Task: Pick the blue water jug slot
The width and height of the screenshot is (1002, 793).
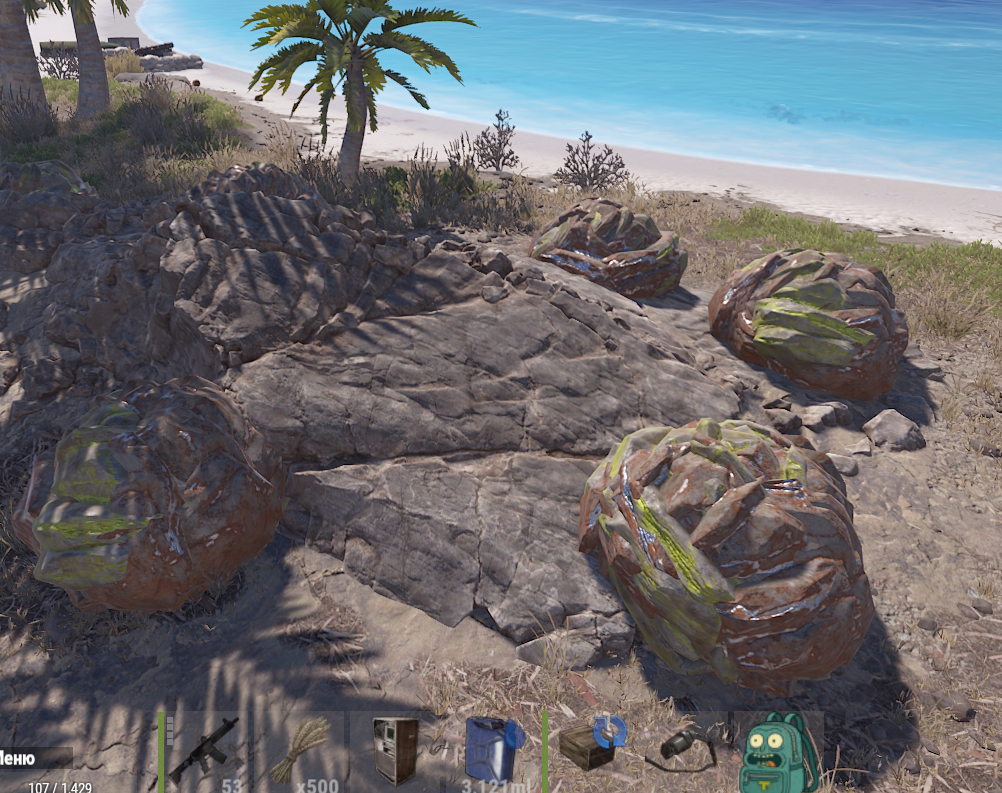Action: point(492,751)
